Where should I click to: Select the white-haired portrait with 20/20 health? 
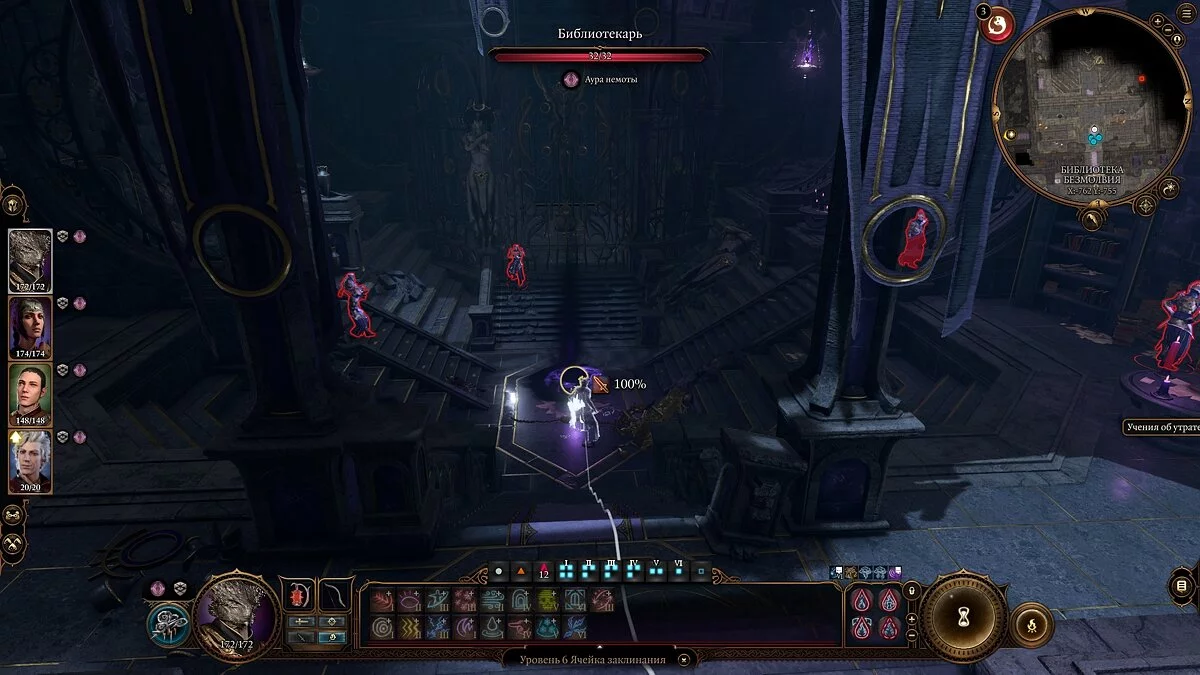point(30,461)
